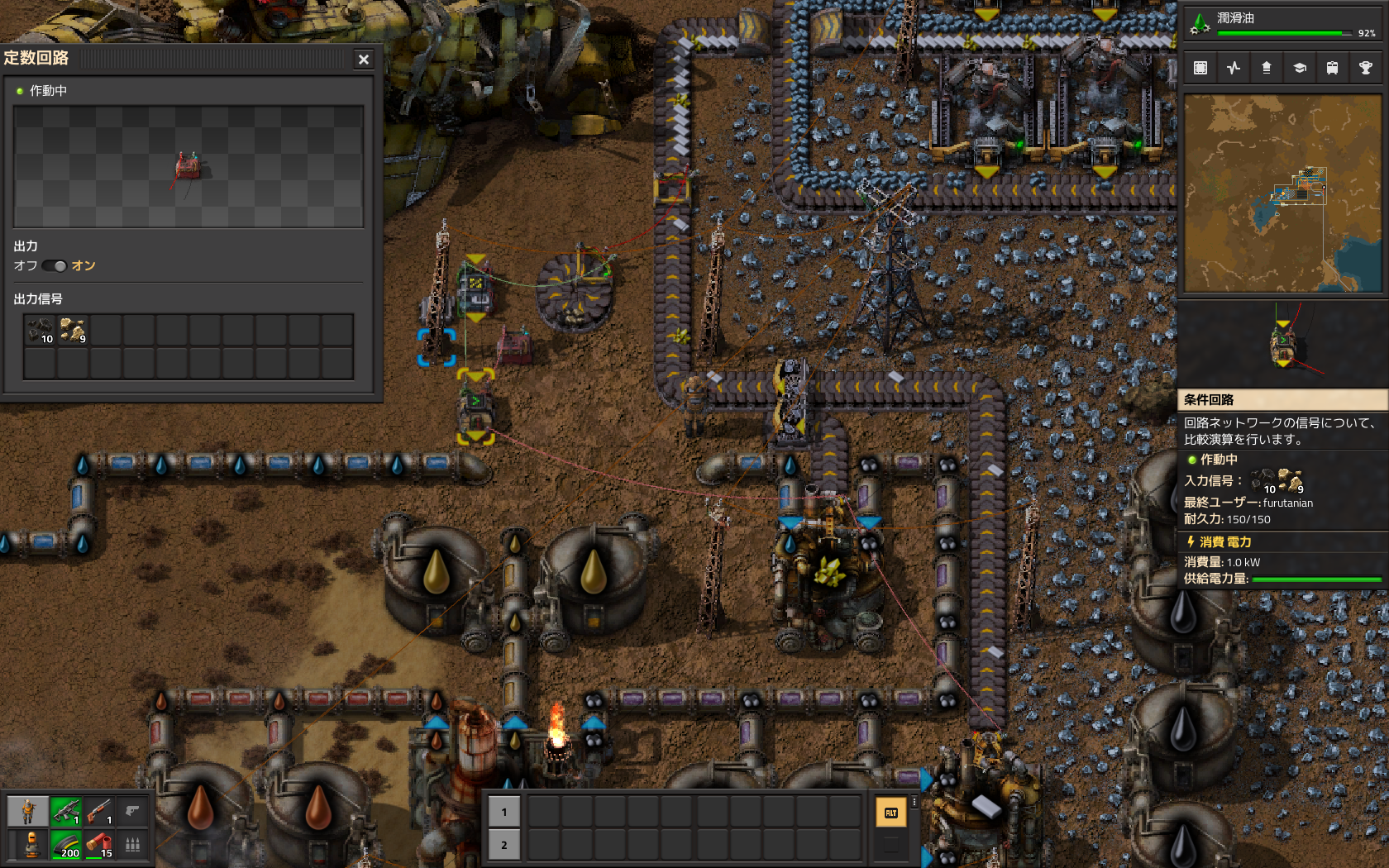The height and width of the screenshot is (868, 1389).
Task: Open the graduation cap tips button
Action: tap(1300, 68)
